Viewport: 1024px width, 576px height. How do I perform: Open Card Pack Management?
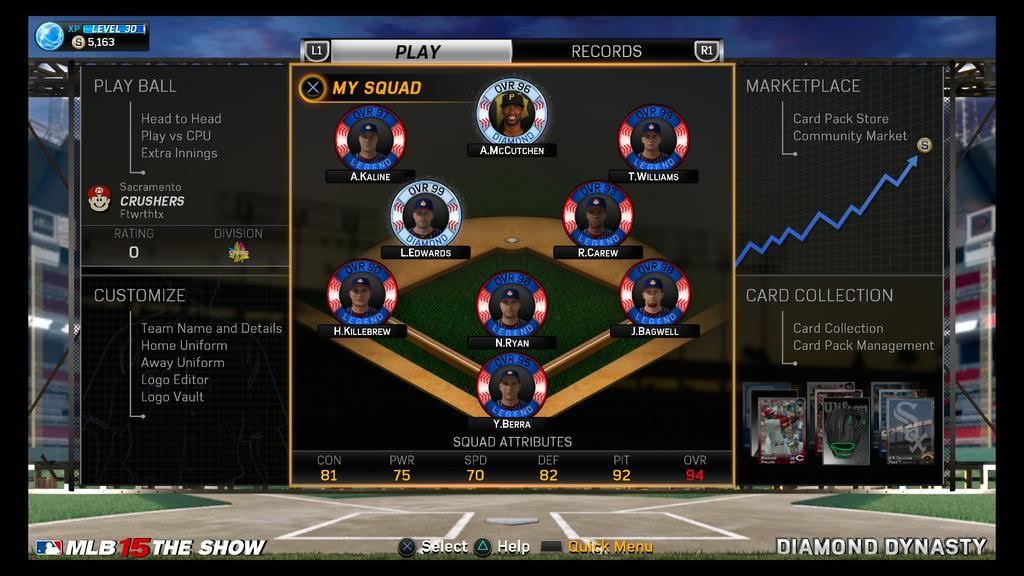[863, 345]
